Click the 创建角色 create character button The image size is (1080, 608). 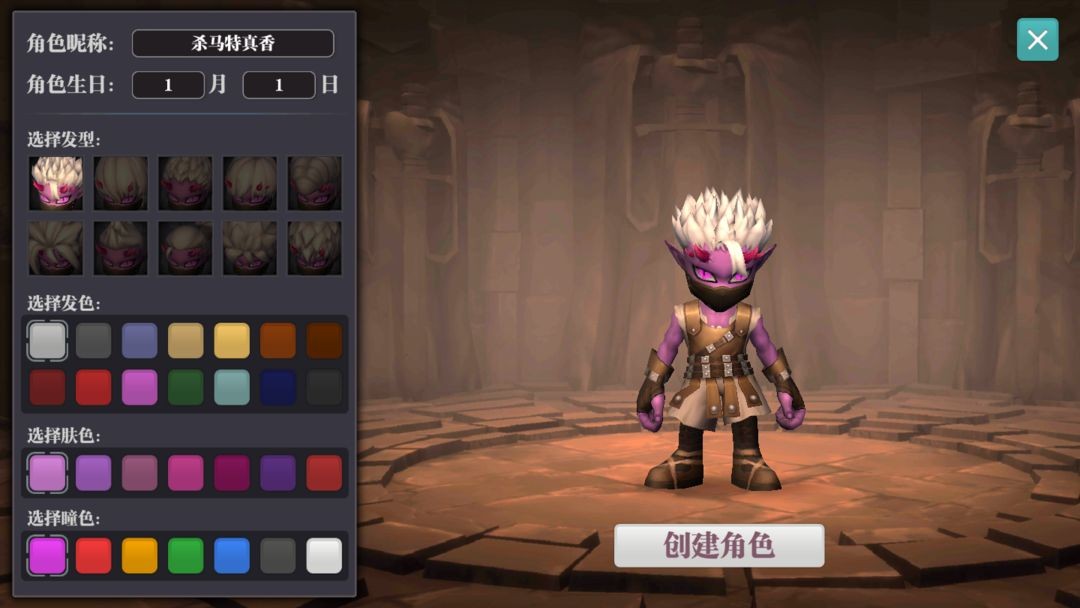[x=719, y=546]
